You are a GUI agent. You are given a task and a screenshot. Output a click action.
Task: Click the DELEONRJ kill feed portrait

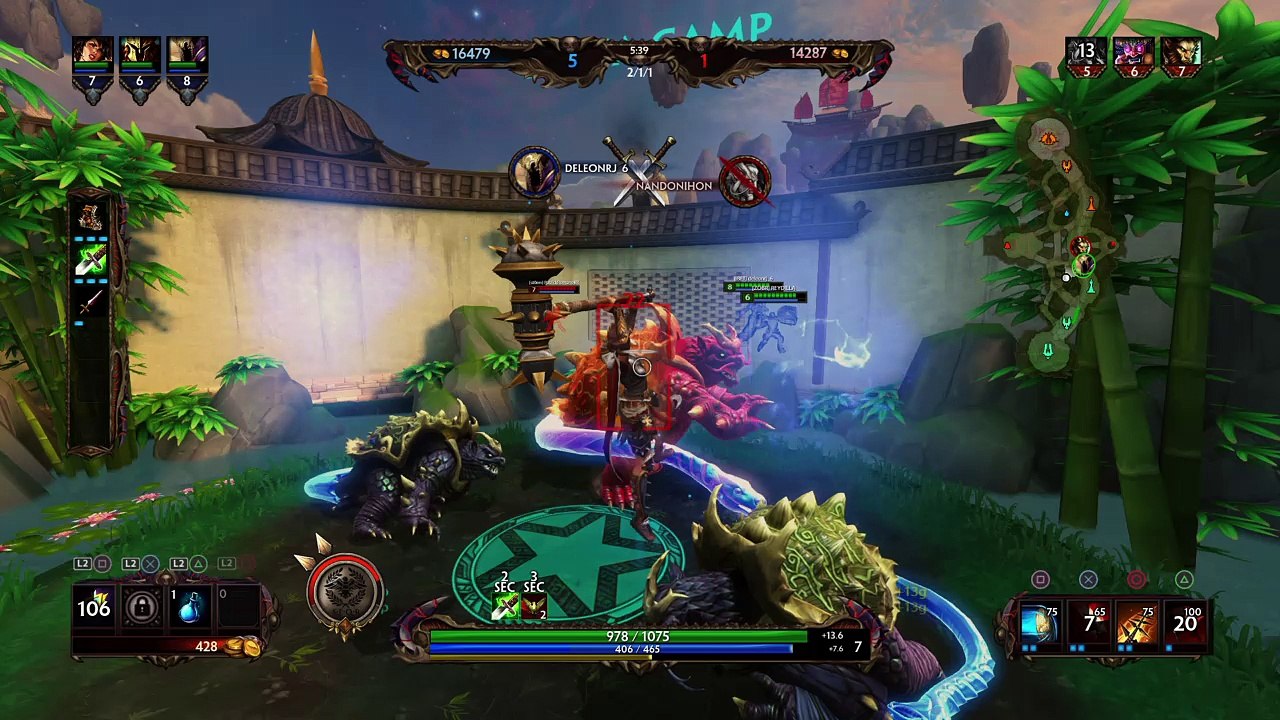tap(535, 171)
